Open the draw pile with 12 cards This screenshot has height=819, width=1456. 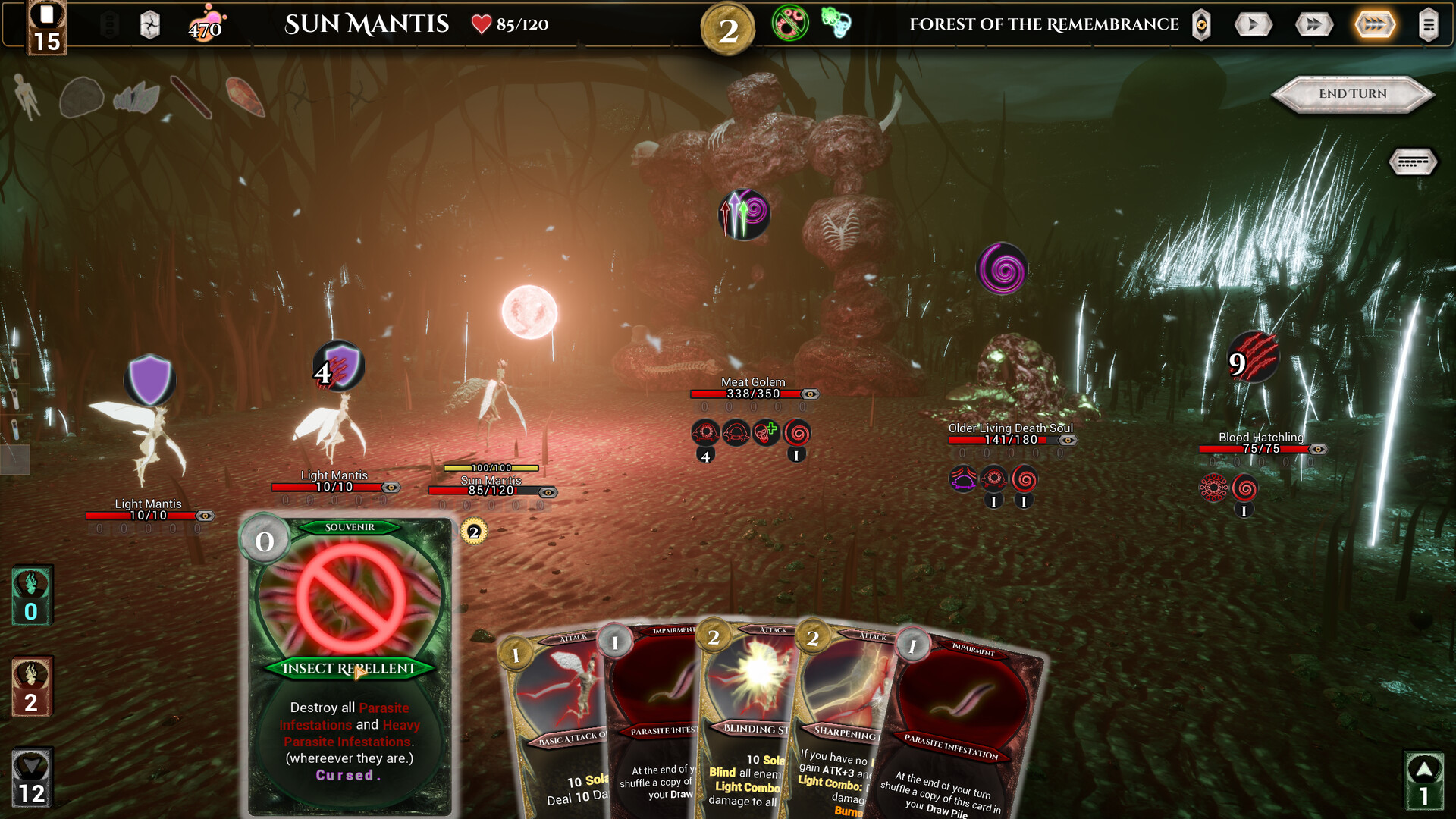pos(32,779)
